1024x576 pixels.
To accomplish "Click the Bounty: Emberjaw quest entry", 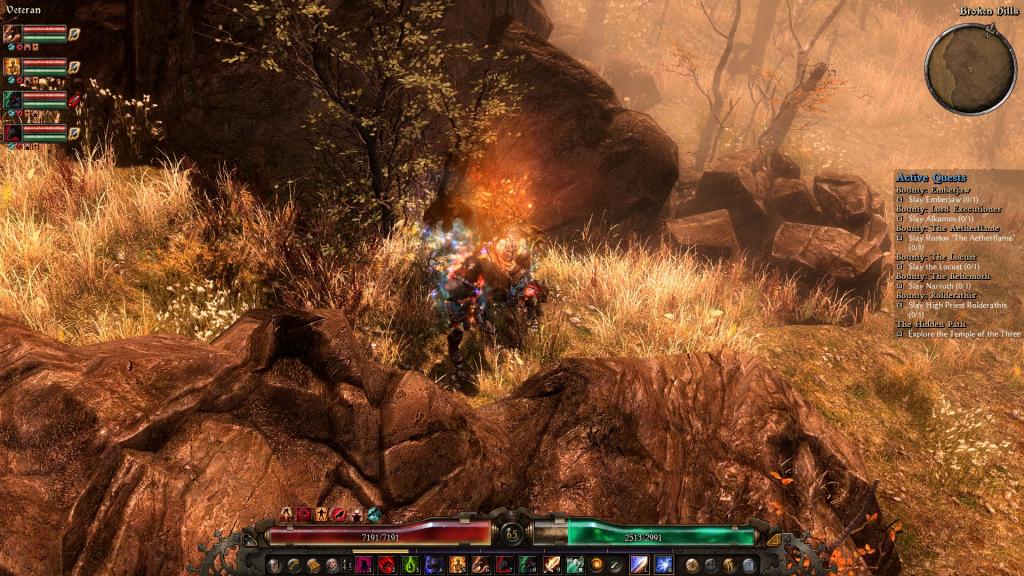I will [932, 190].
